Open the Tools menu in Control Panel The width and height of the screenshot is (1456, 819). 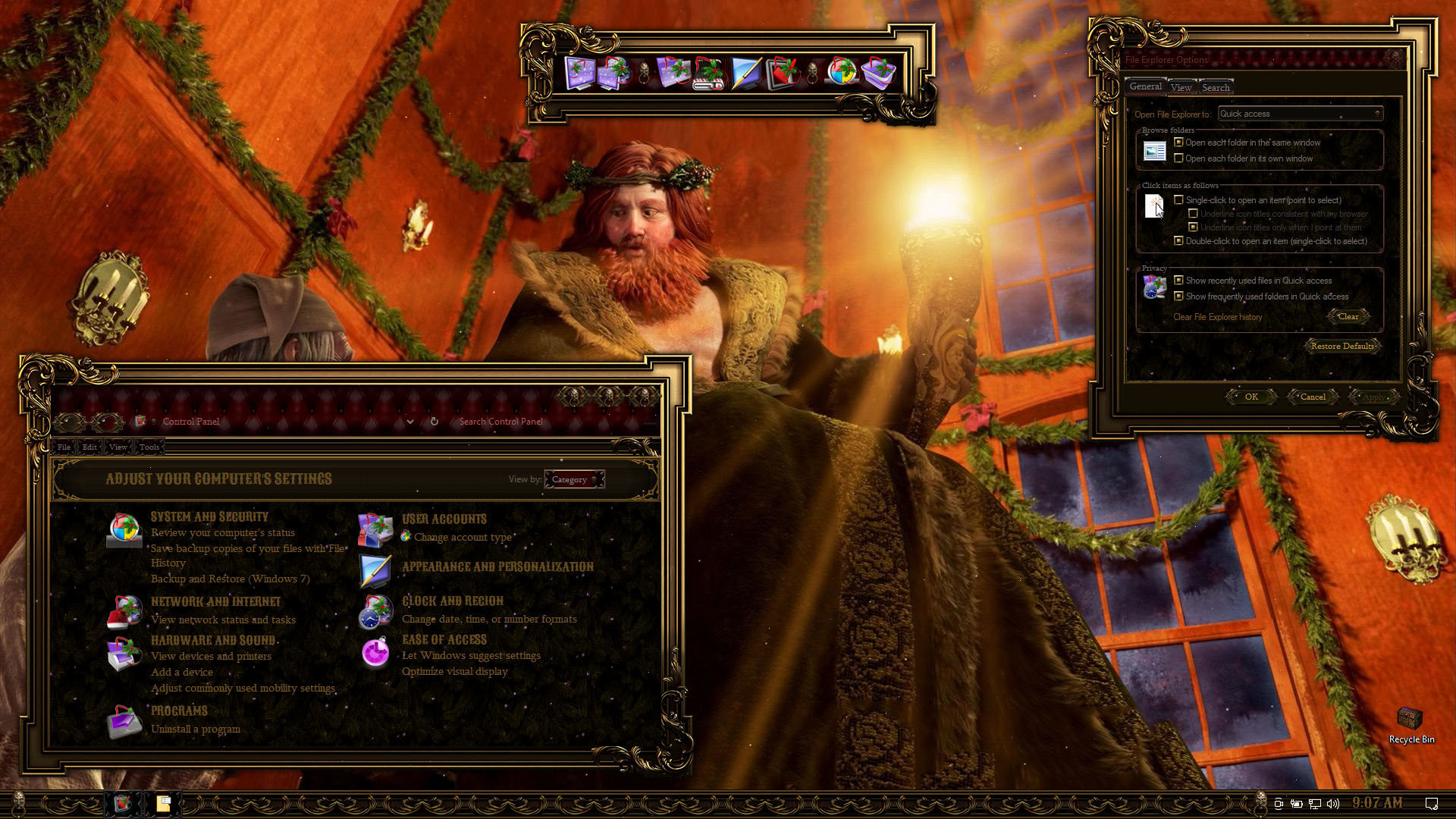click(149, 447)
